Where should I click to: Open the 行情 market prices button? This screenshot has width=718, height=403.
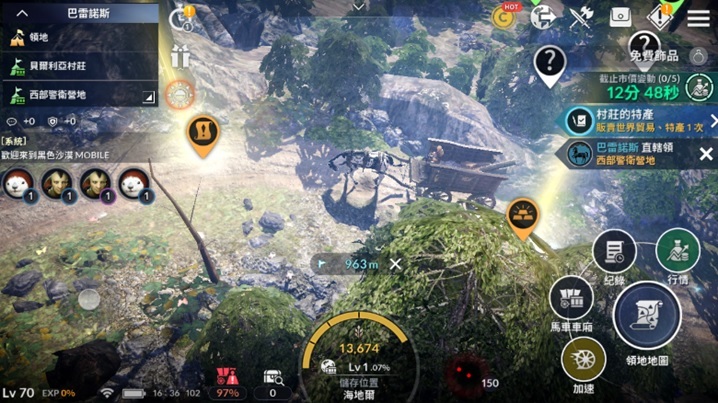click(x=677, y=250)
